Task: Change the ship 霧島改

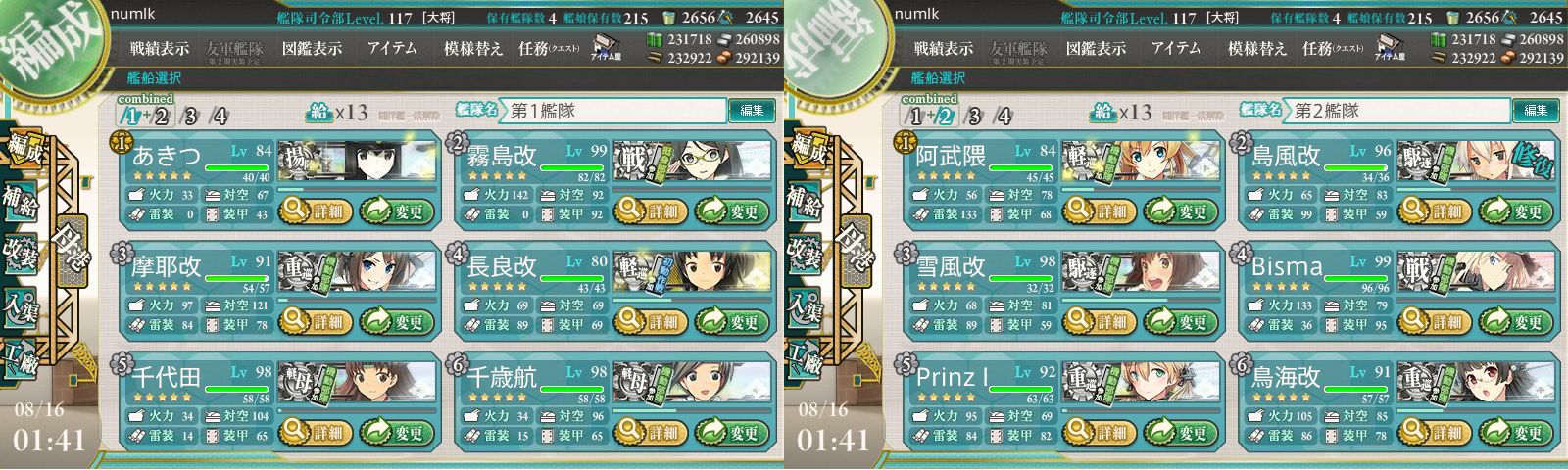Action: (731, 211)
